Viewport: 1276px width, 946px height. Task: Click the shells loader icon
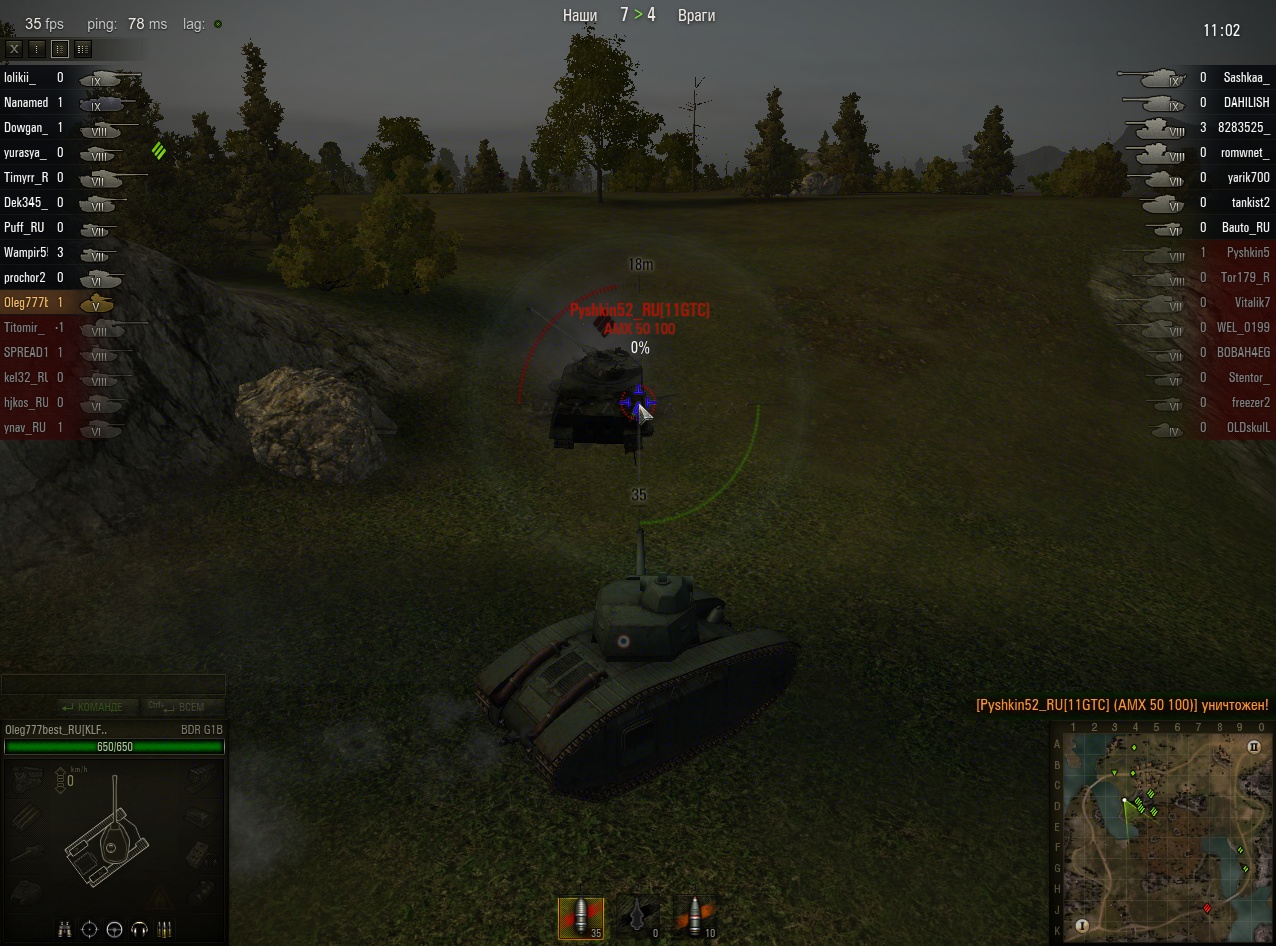point(165,929)
